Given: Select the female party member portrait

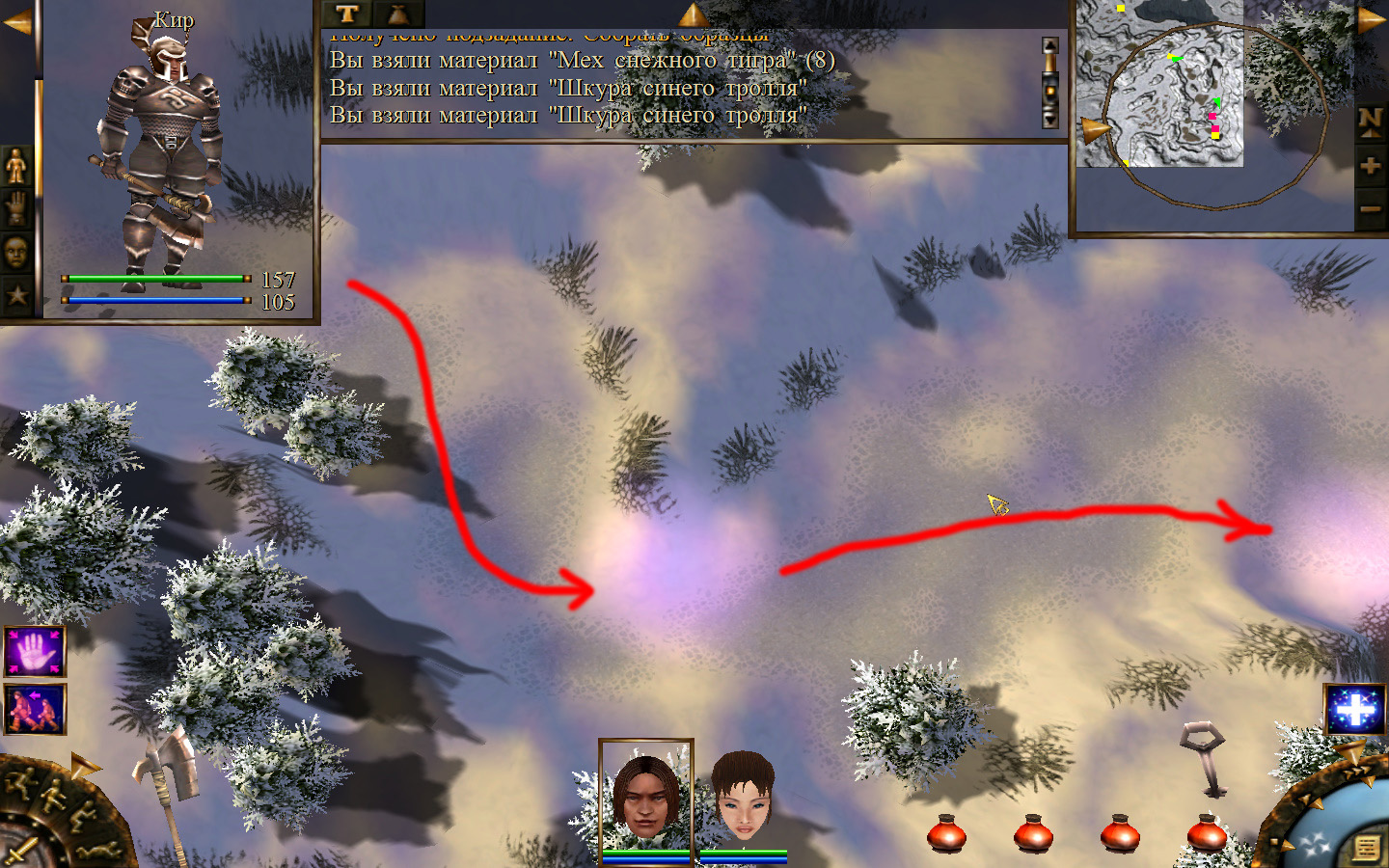Looking at the screenshot, I should pyautogui.click(x=743, y=799).
